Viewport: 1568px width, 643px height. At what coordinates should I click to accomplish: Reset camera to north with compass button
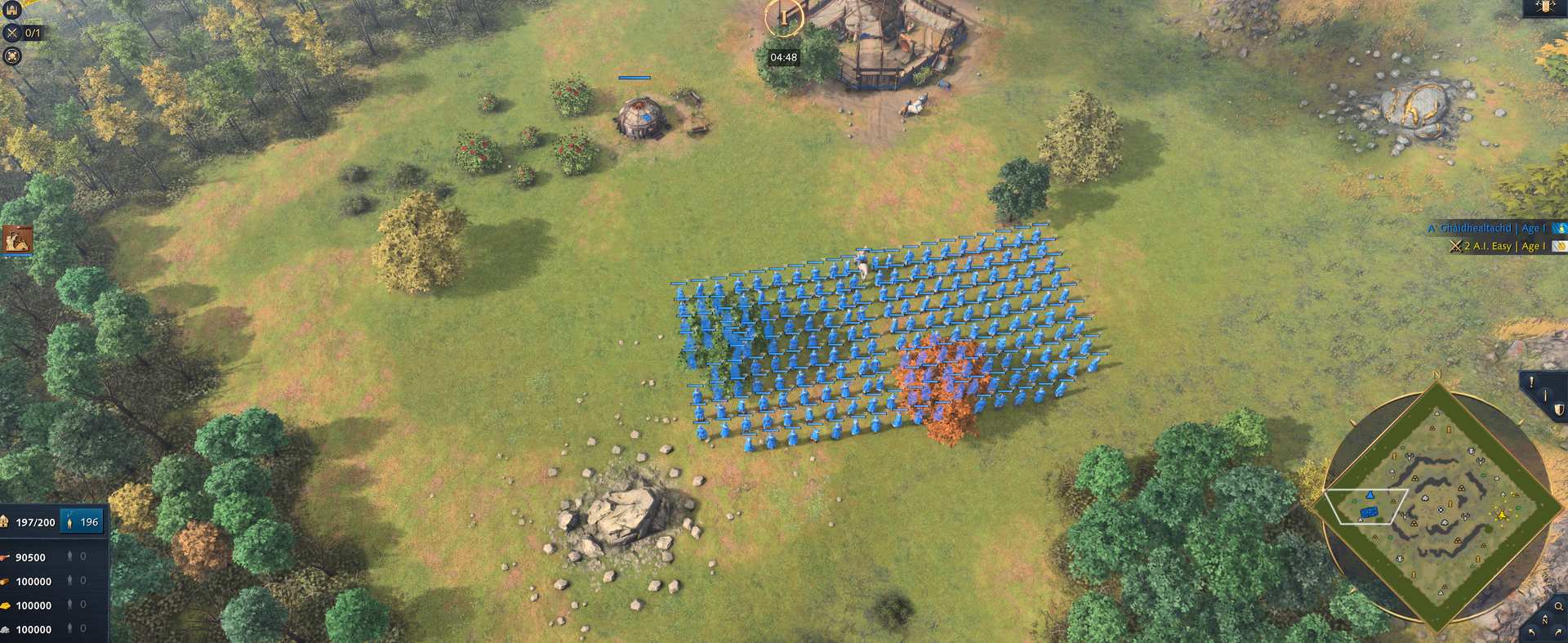coord(1544,620)
